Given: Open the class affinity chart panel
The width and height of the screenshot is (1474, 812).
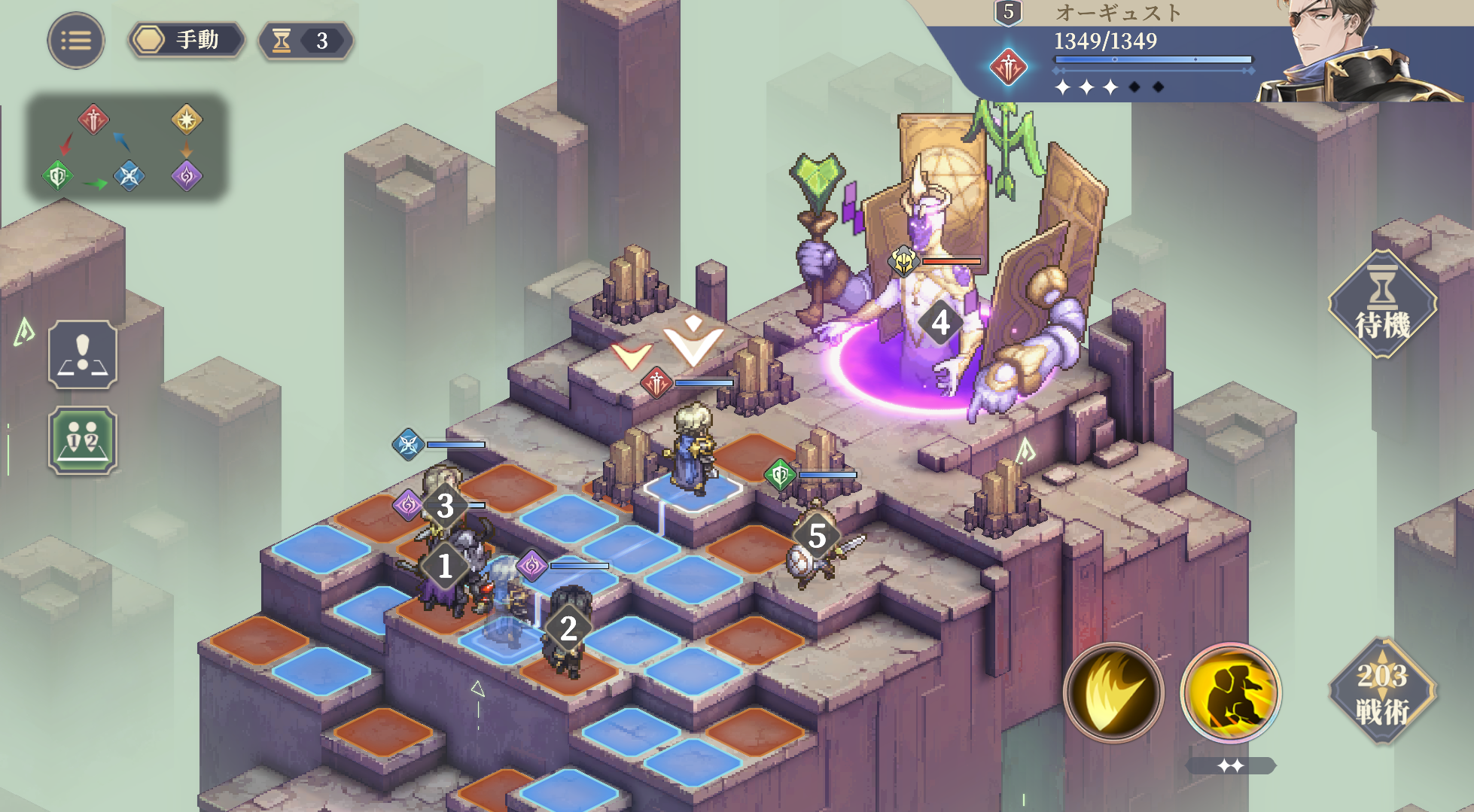Looking at the screenshot, I should [x=126, y=147].
